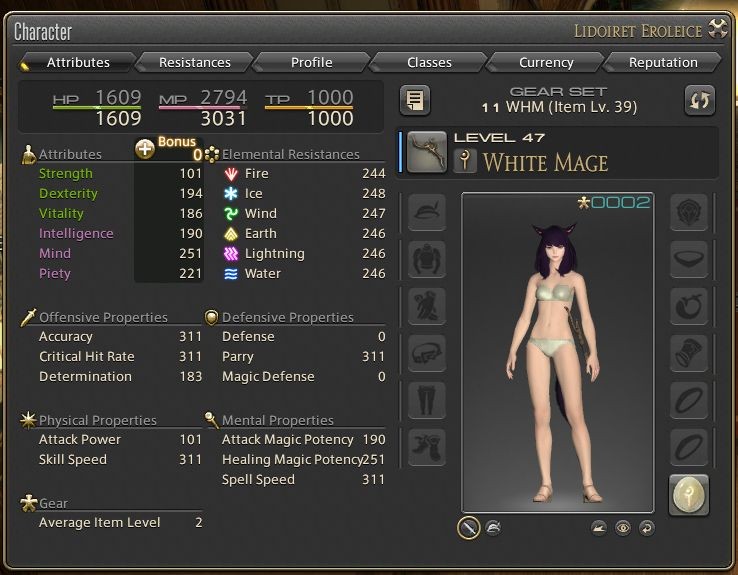Click the empty off-hand shield slot
The width and height of the screenshot is (738, 575).
tap(689, 212)
